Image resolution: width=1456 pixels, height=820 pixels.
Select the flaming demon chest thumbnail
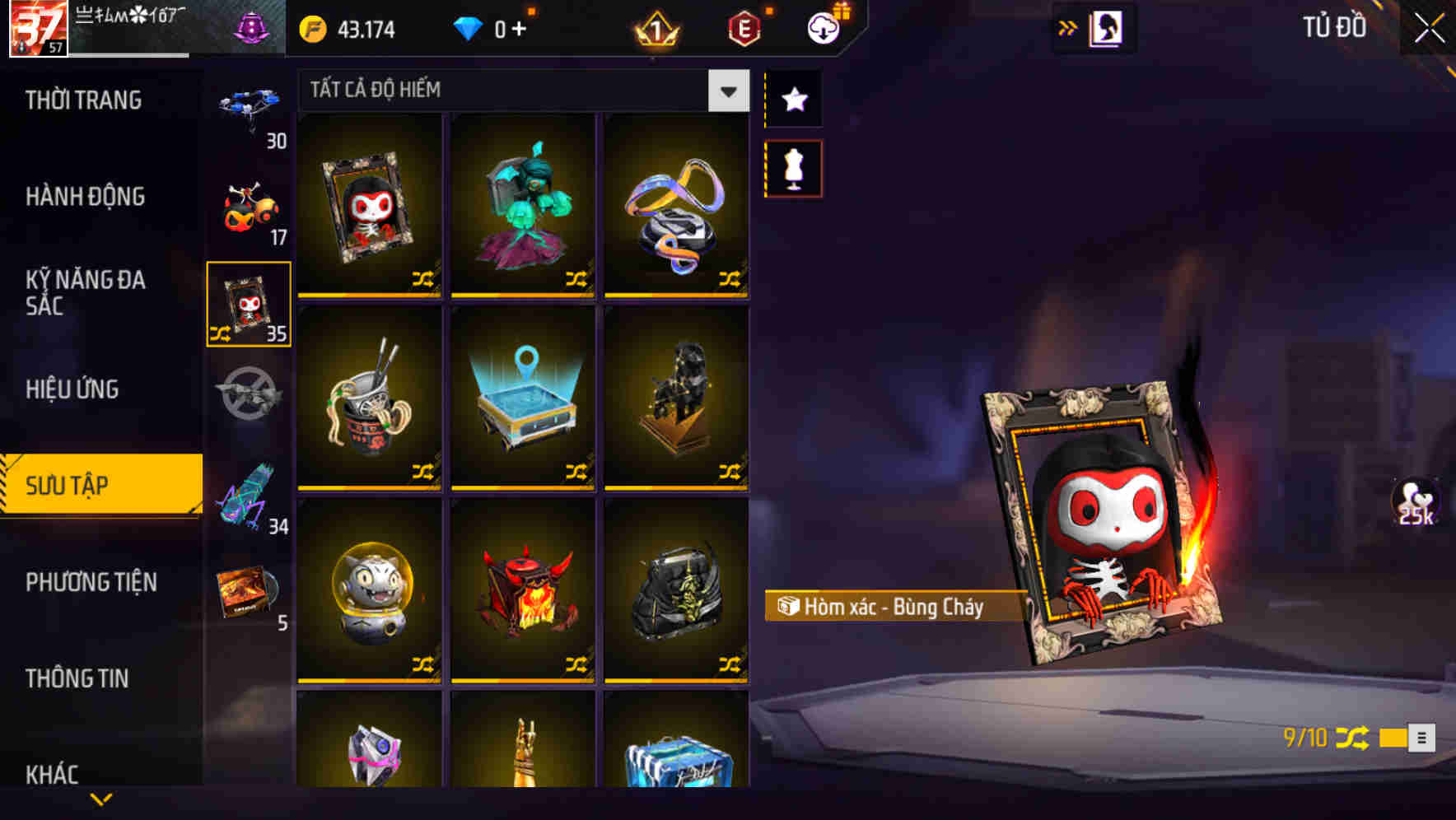point(523,591)
